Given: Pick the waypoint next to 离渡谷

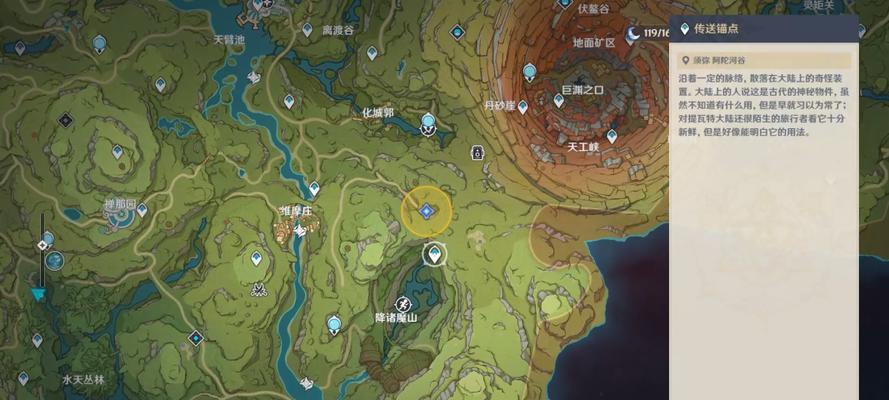Looking at the screenshot, I should click(x=307, y=30).
